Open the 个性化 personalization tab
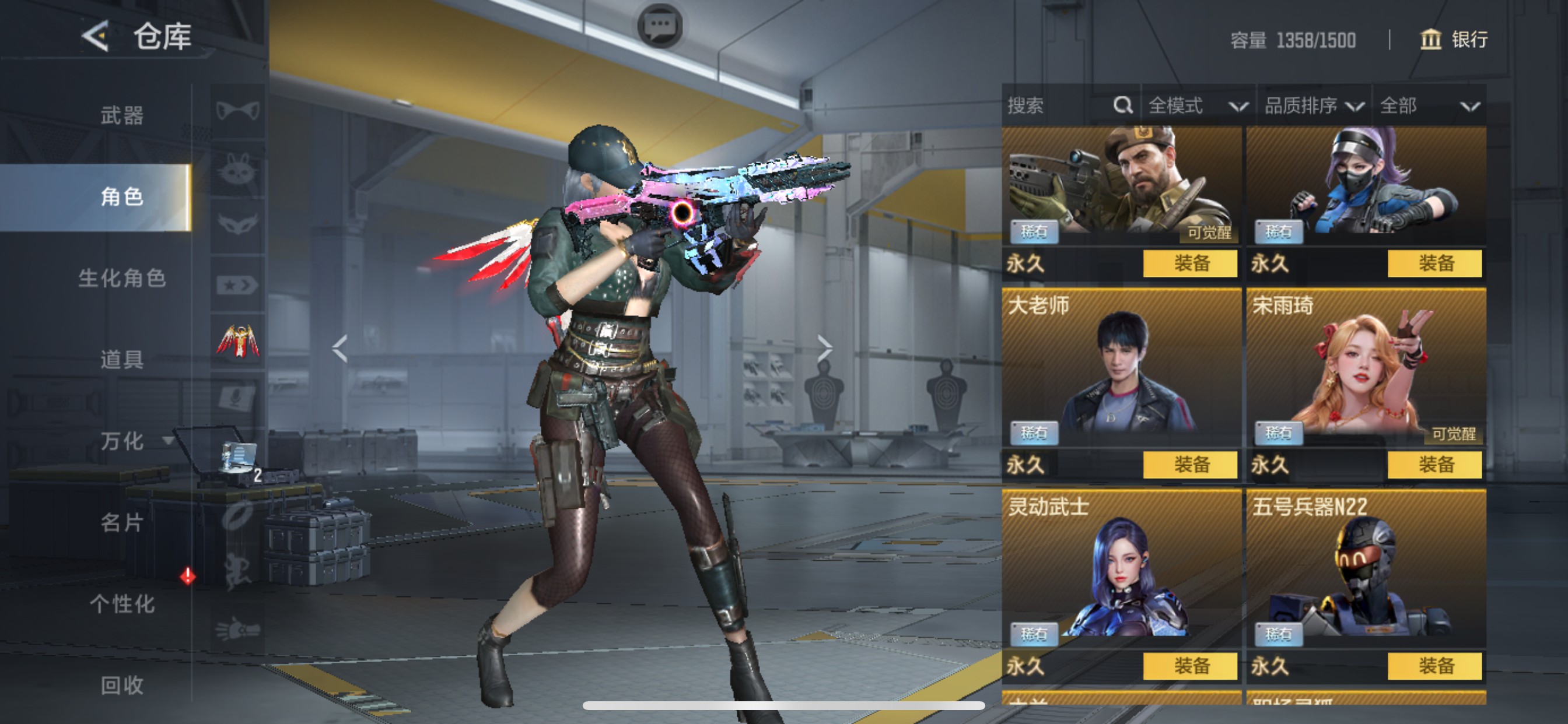The image size is (1568, 724). 122,604
